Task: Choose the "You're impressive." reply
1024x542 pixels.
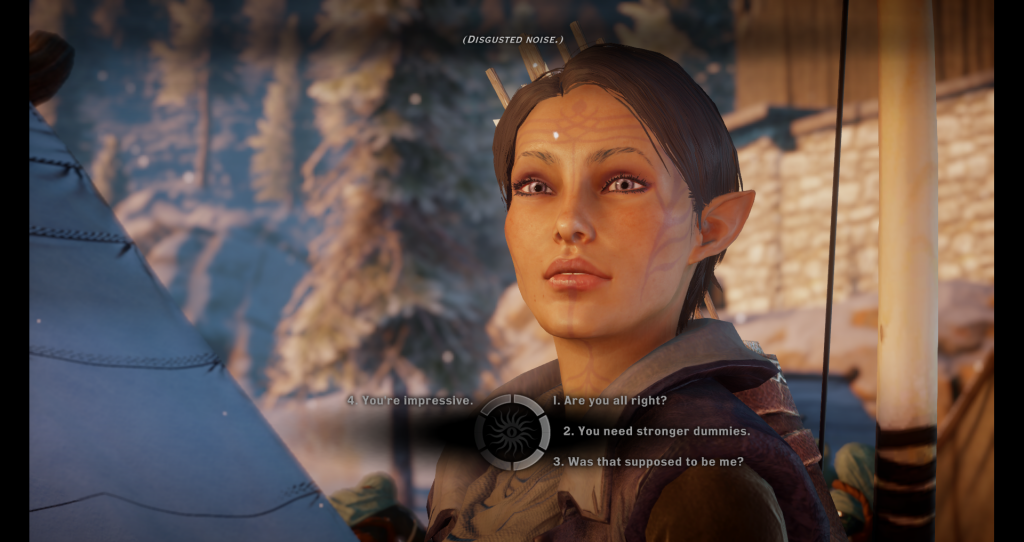Action: tap(410, 400)
